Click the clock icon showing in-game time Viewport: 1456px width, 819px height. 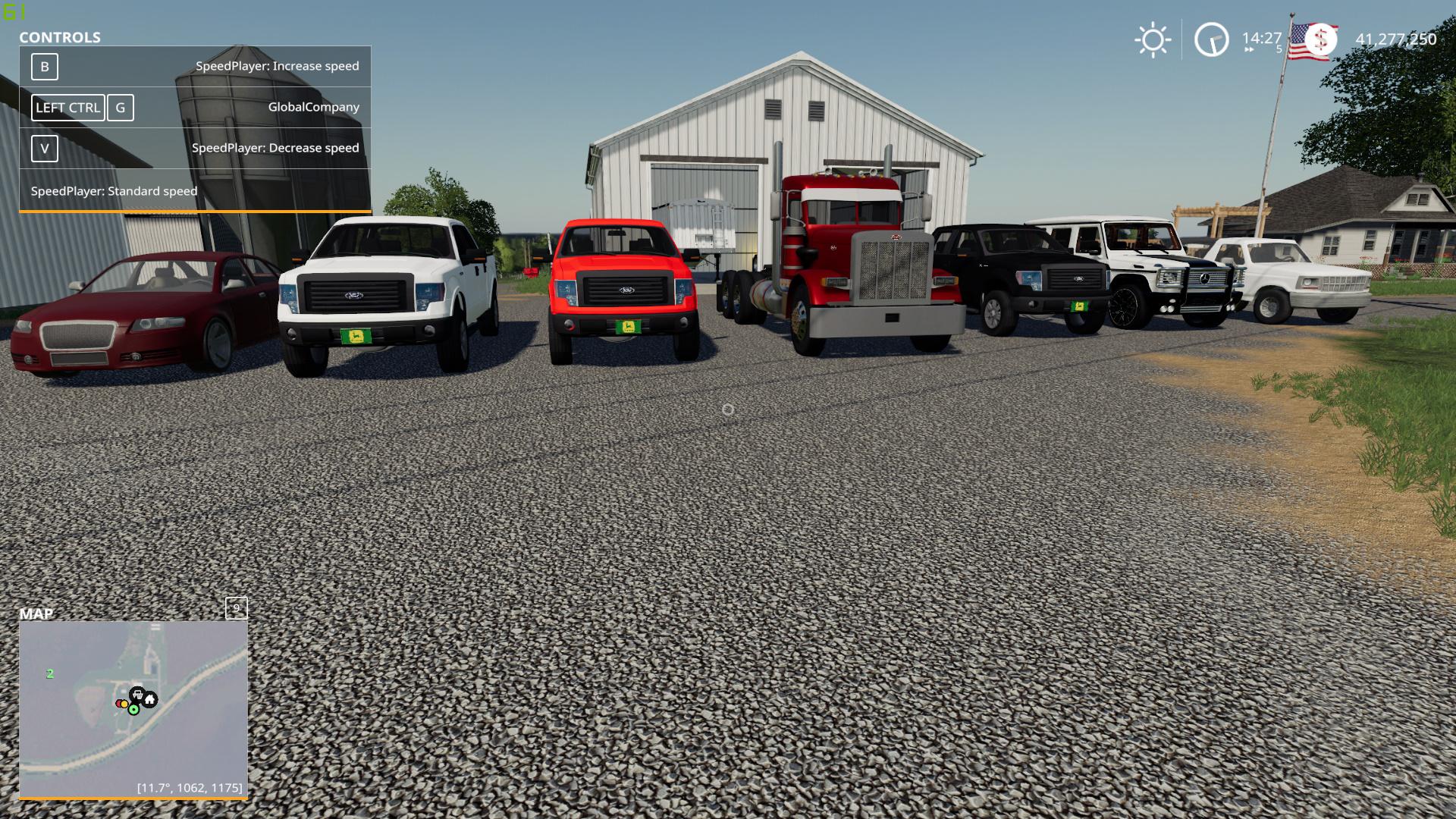click(x=1210, y=39)
